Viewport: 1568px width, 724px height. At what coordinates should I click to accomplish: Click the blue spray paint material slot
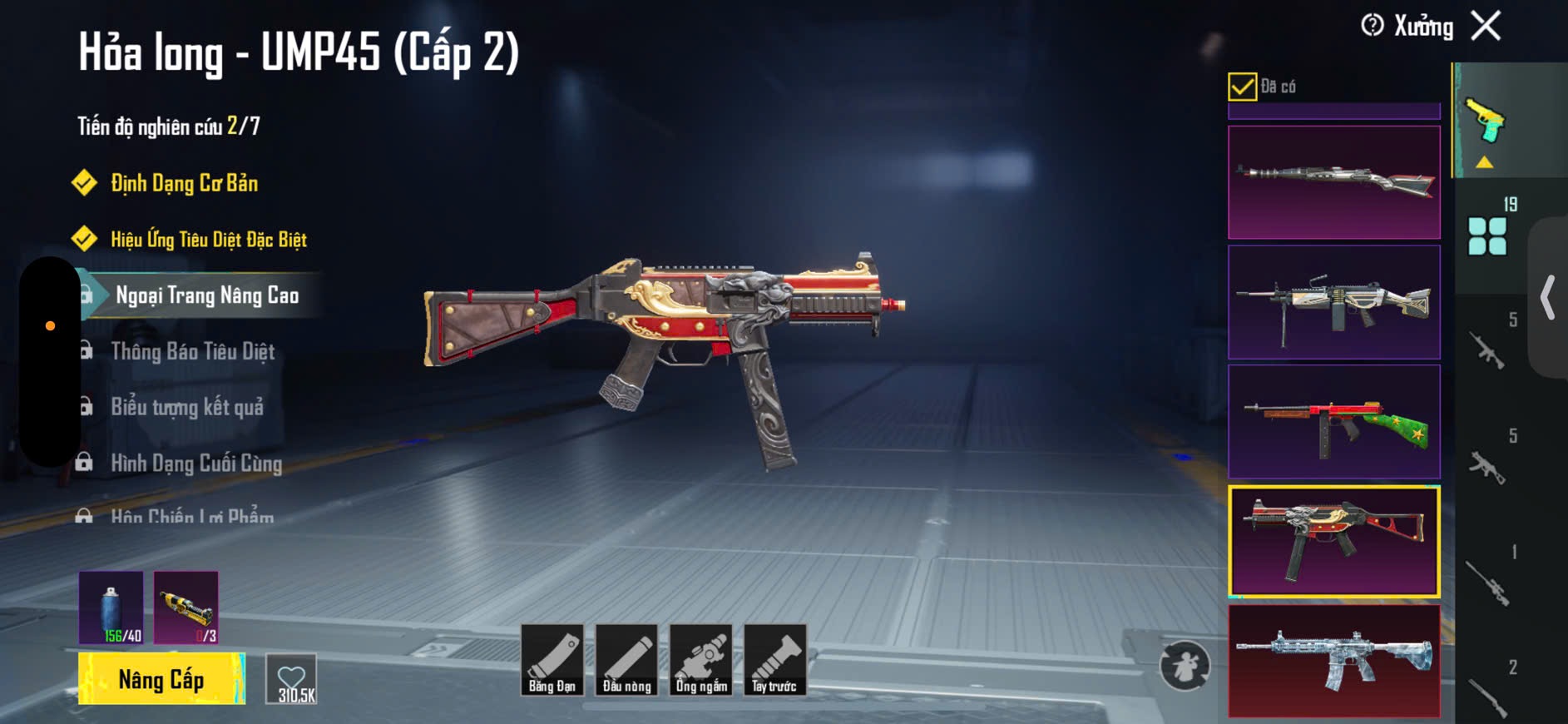click(111, 607)
